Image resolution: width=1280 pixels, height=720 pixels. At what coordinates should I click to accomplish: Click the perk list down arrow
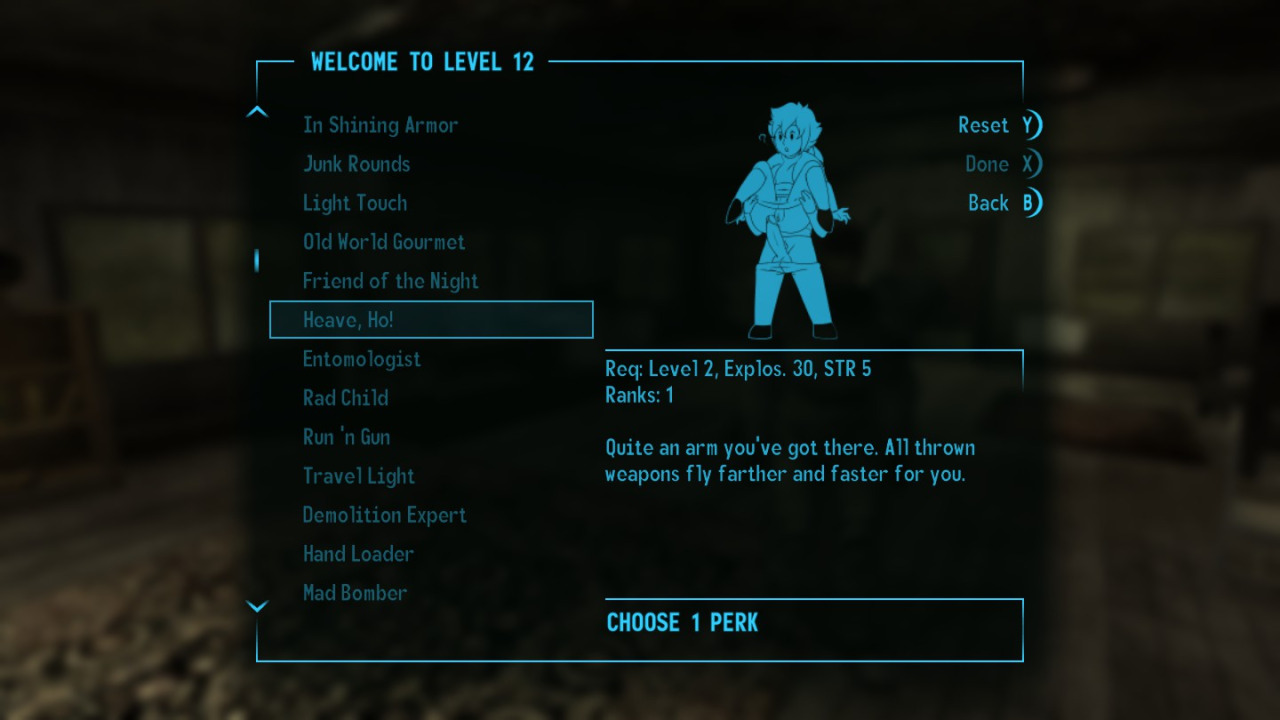[257, 606]
